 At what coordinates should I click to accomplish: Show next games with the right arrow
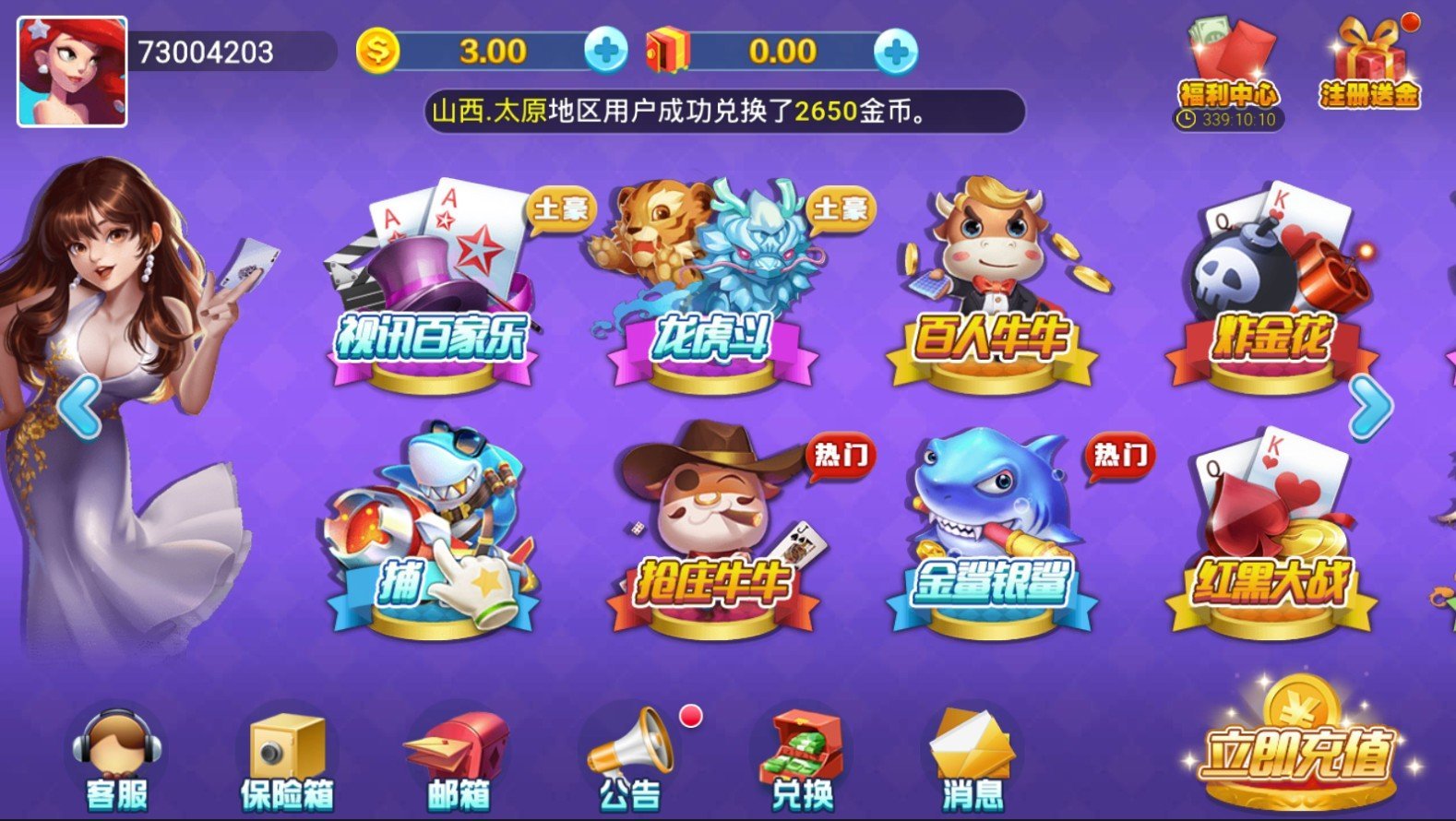click(1370, 406)
